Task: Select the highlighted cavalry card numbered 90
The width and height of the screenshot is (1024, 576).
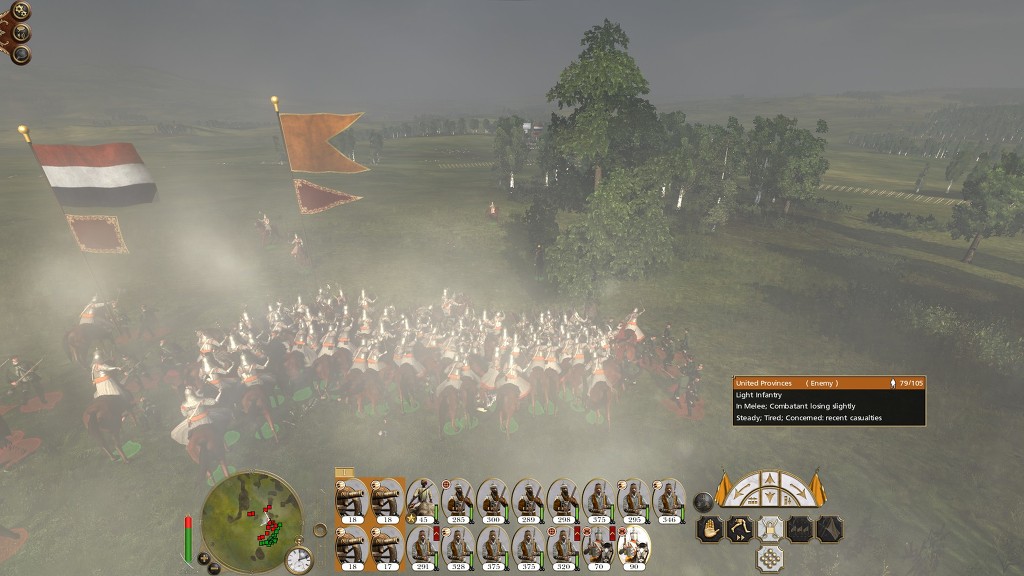Action: (x=633, y=547)
